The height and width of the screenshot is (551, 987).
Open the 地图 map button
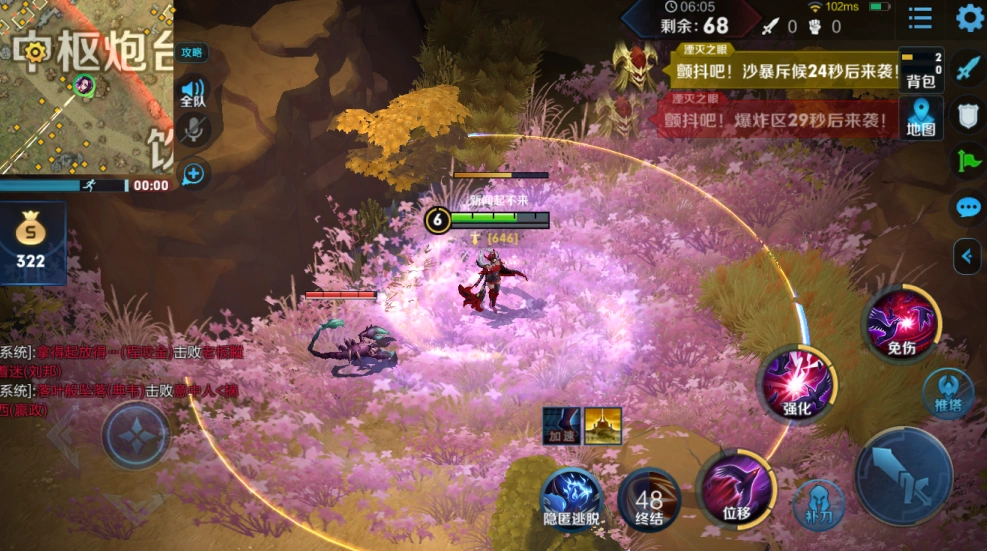[x=920, y=117]
